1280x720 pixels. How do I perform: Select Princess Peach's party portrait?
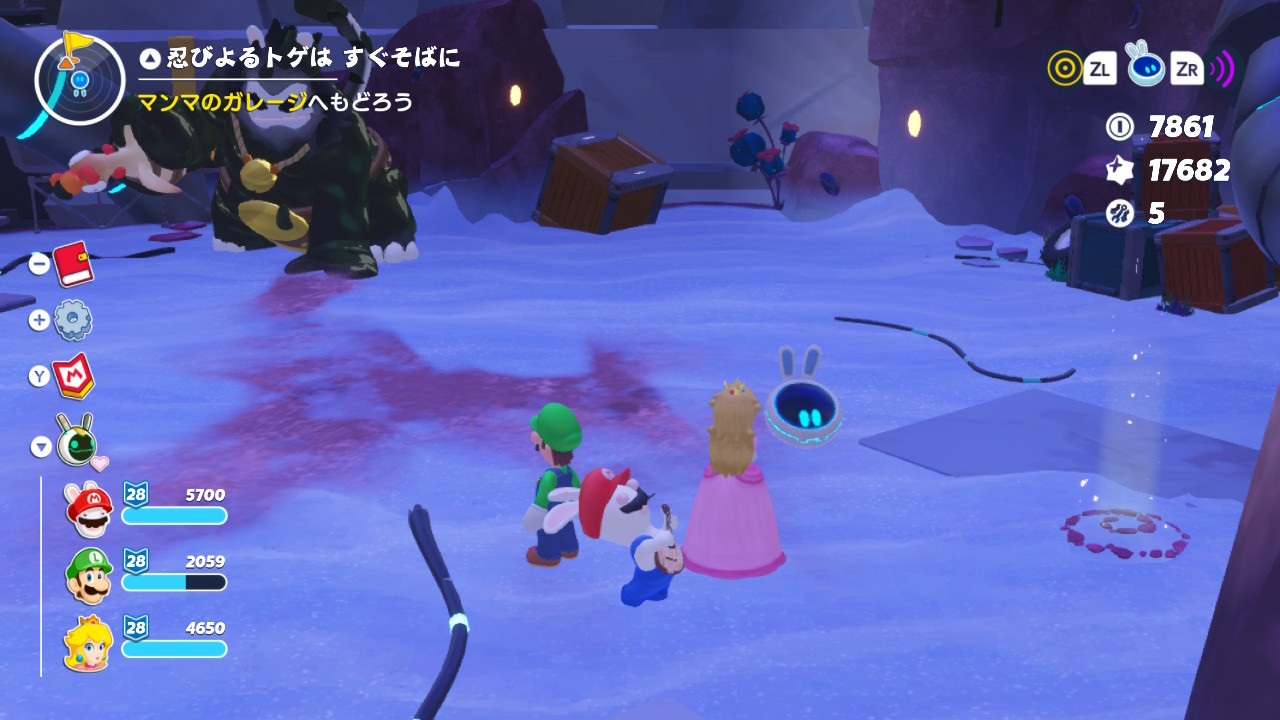88,642
